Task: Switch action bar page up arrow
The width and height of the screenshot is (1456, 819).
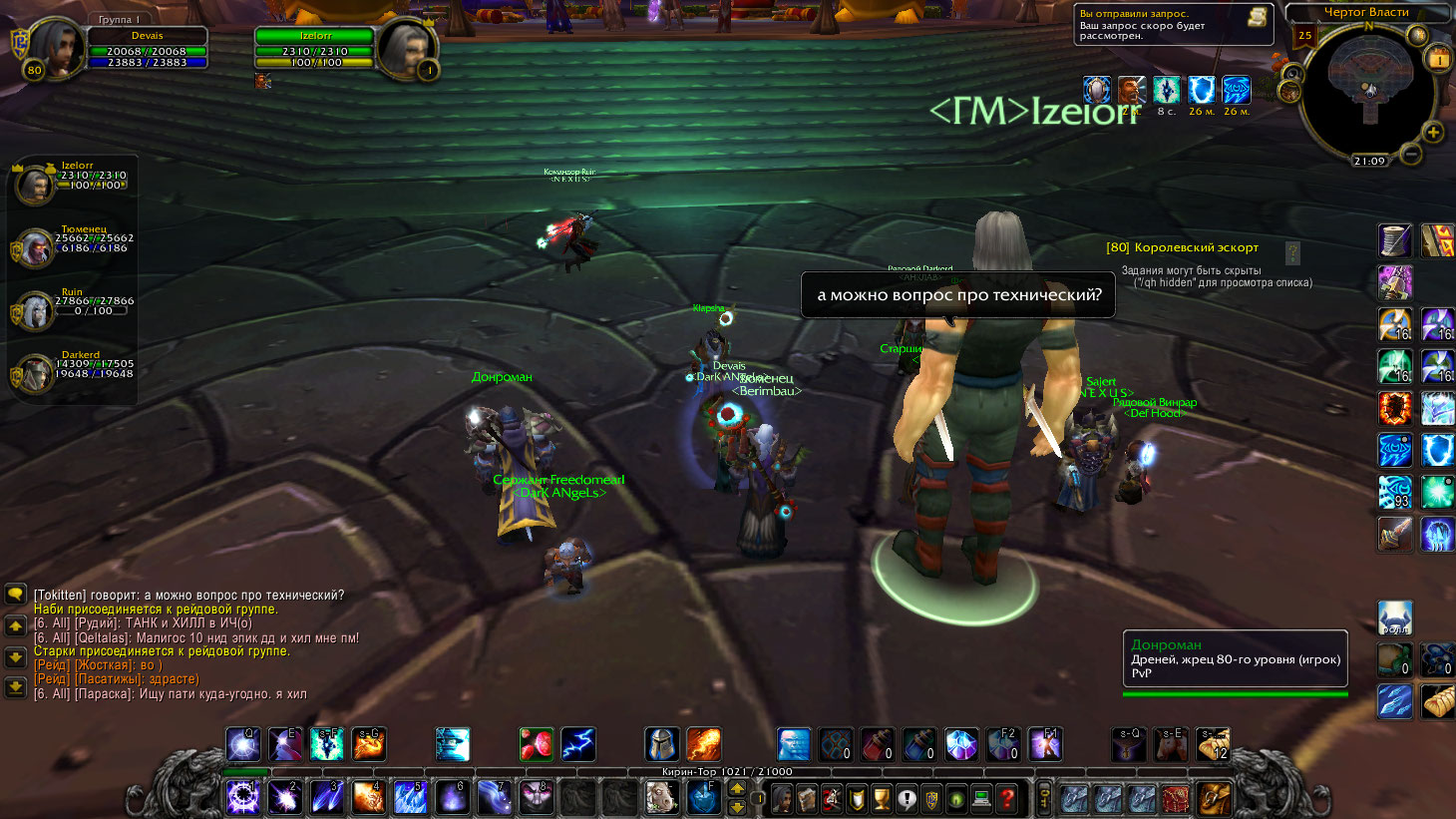Action: point(738,790)
